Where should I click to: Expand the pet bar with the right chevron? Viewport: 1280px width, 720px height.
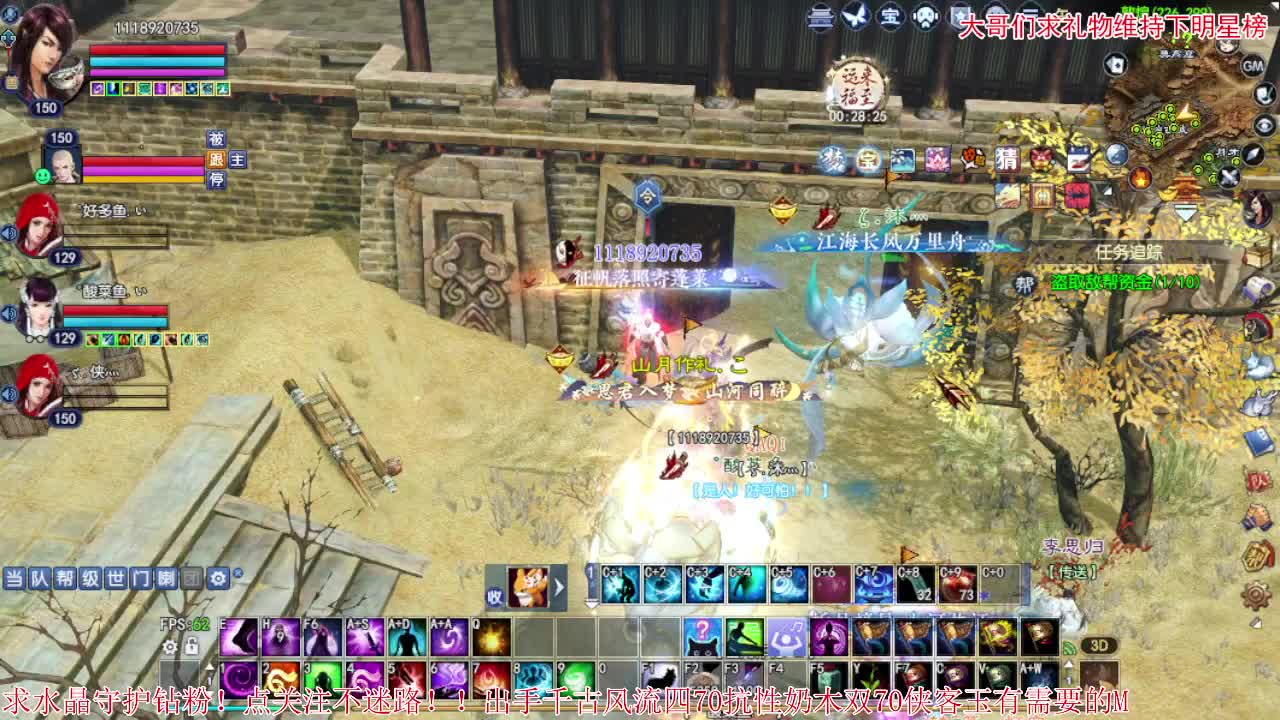[558, 590]
